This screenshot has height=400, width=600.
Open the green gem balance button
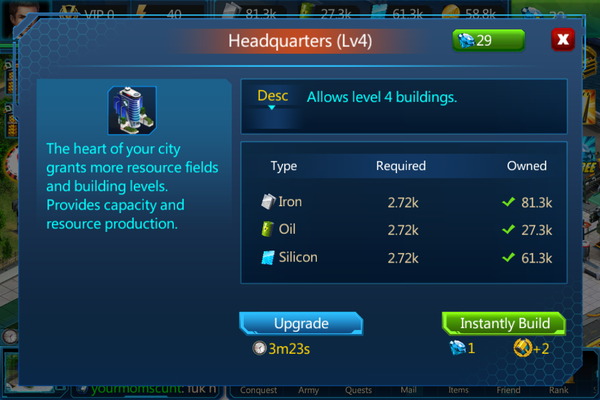[x=488, y=41]
